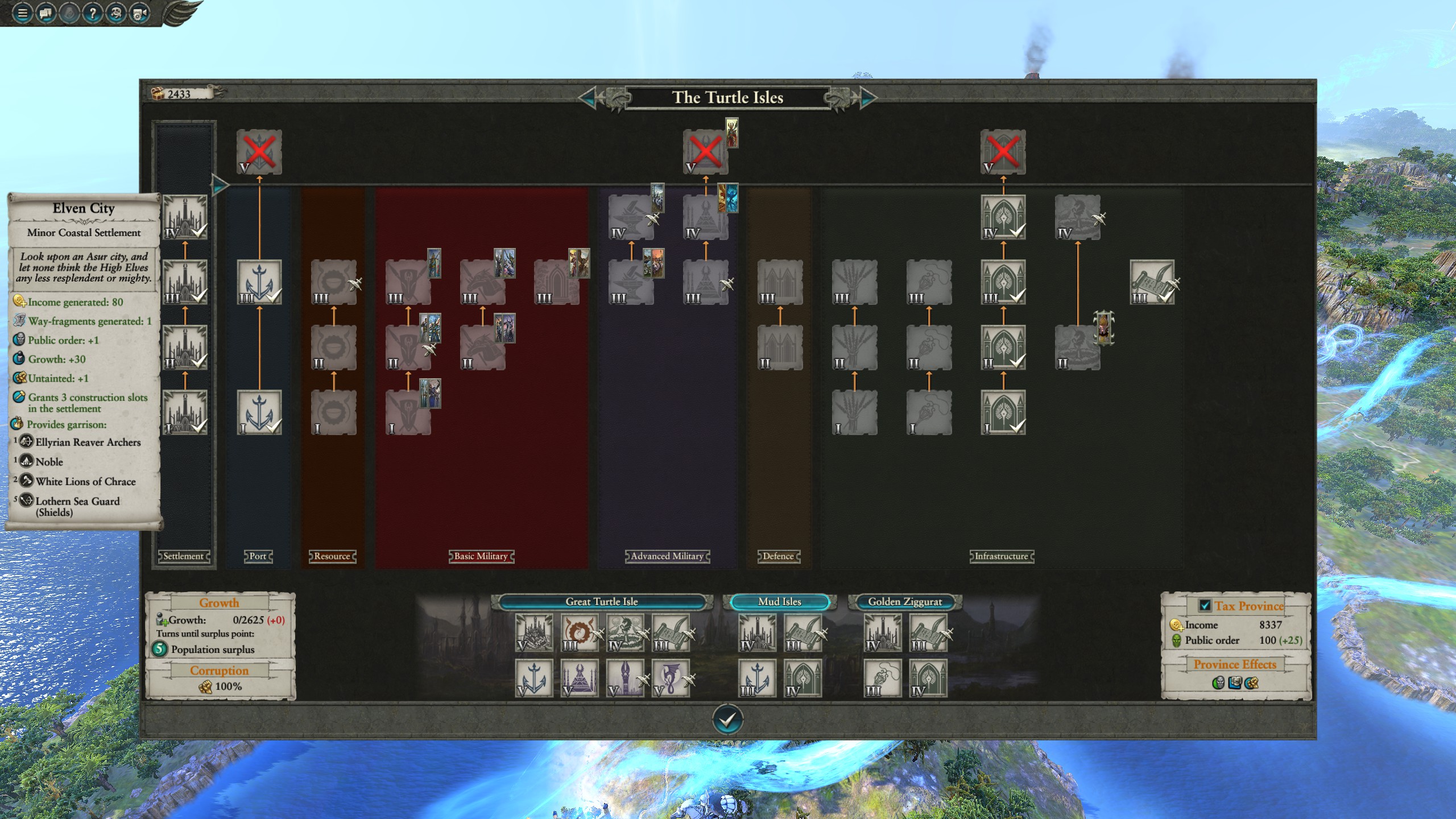Select the Mud Isles settlement tab
The image size is (1456, 819).
779,602
